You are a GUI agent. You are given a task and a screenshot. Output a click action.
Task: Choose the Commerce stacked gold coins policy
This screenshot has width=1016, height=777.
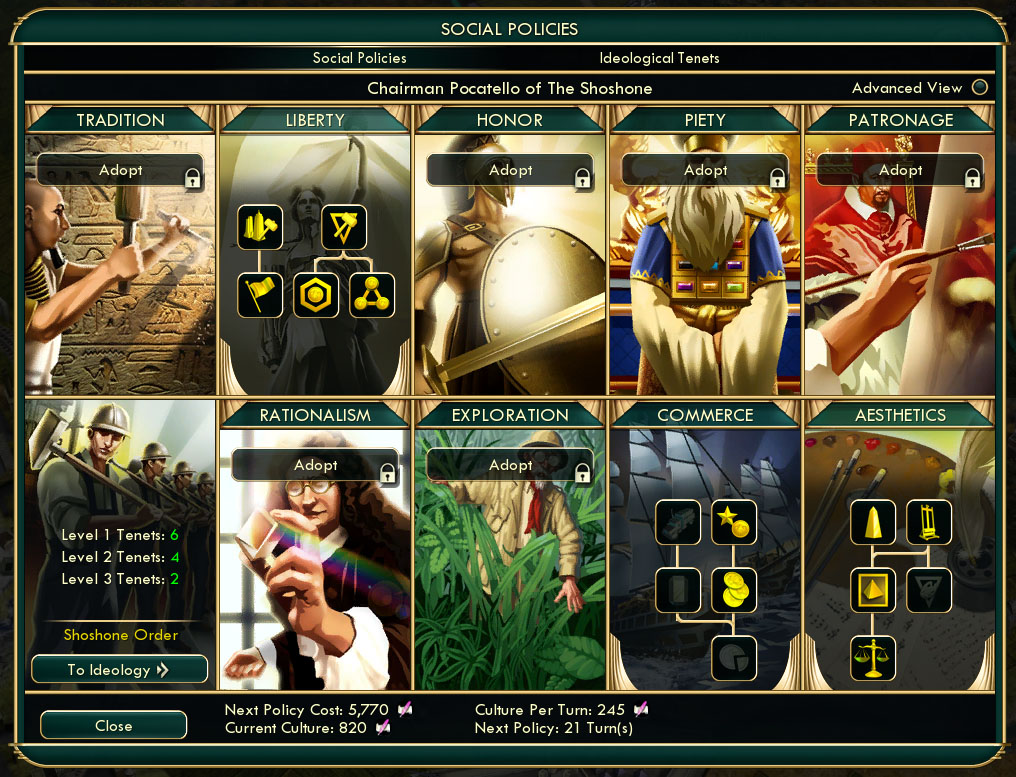pos(734,590)
